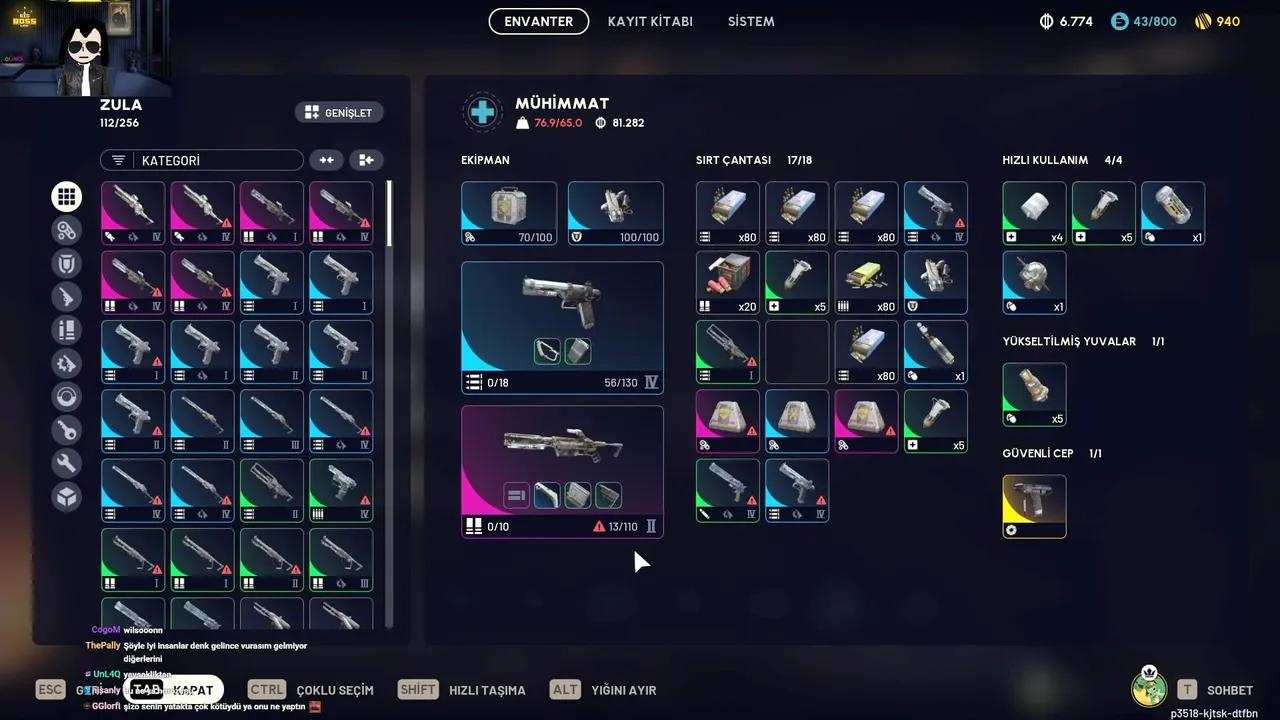The image size is (1280, 720).
Task: Select the Envanter tab
Action: [539, 21]
